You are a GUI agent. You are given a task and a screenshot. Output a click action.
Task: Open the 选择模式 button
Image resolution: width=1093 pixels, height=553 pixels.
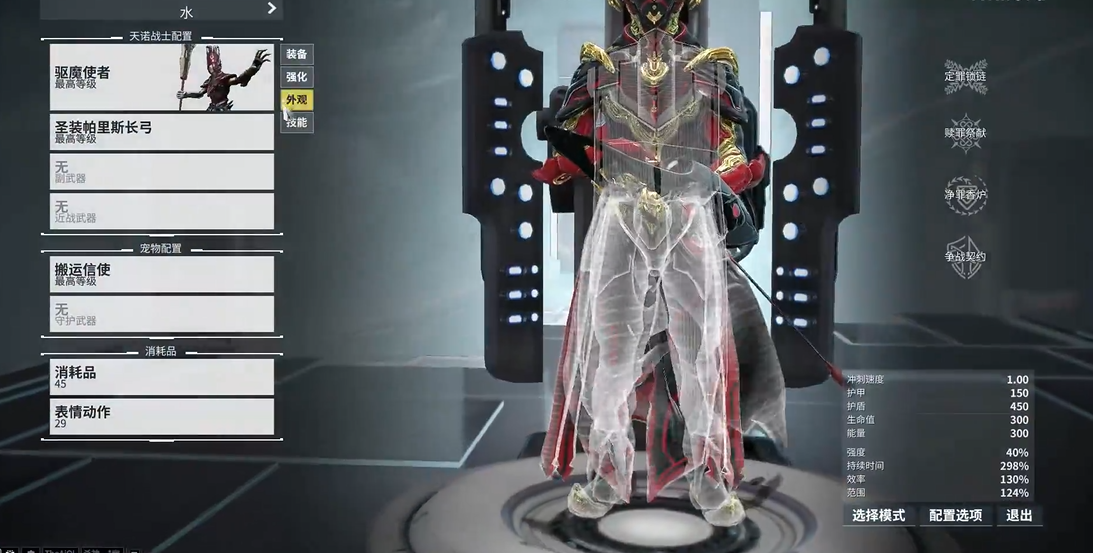[878, 516]
